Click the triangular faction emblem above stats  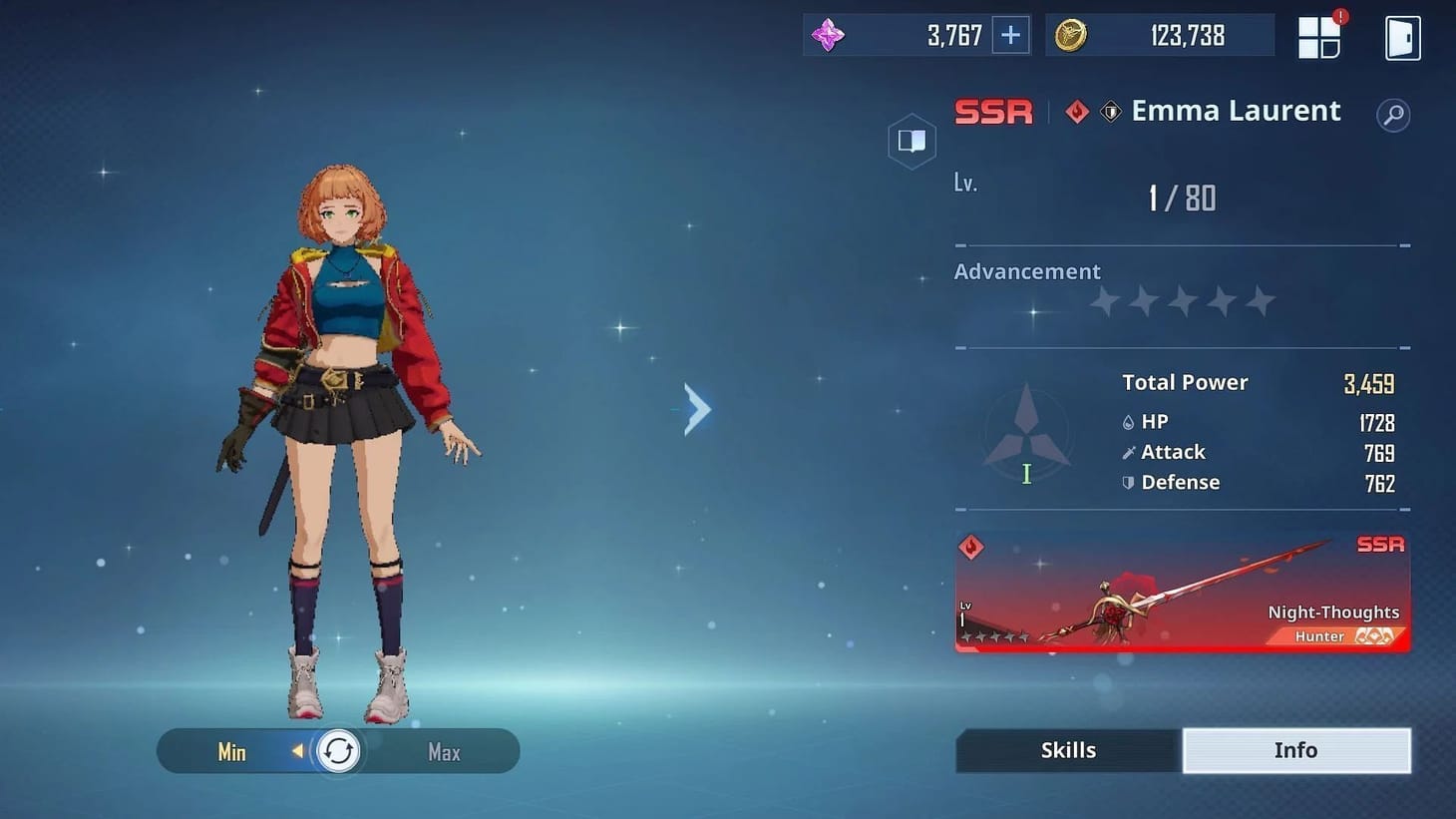(1026, 431)
